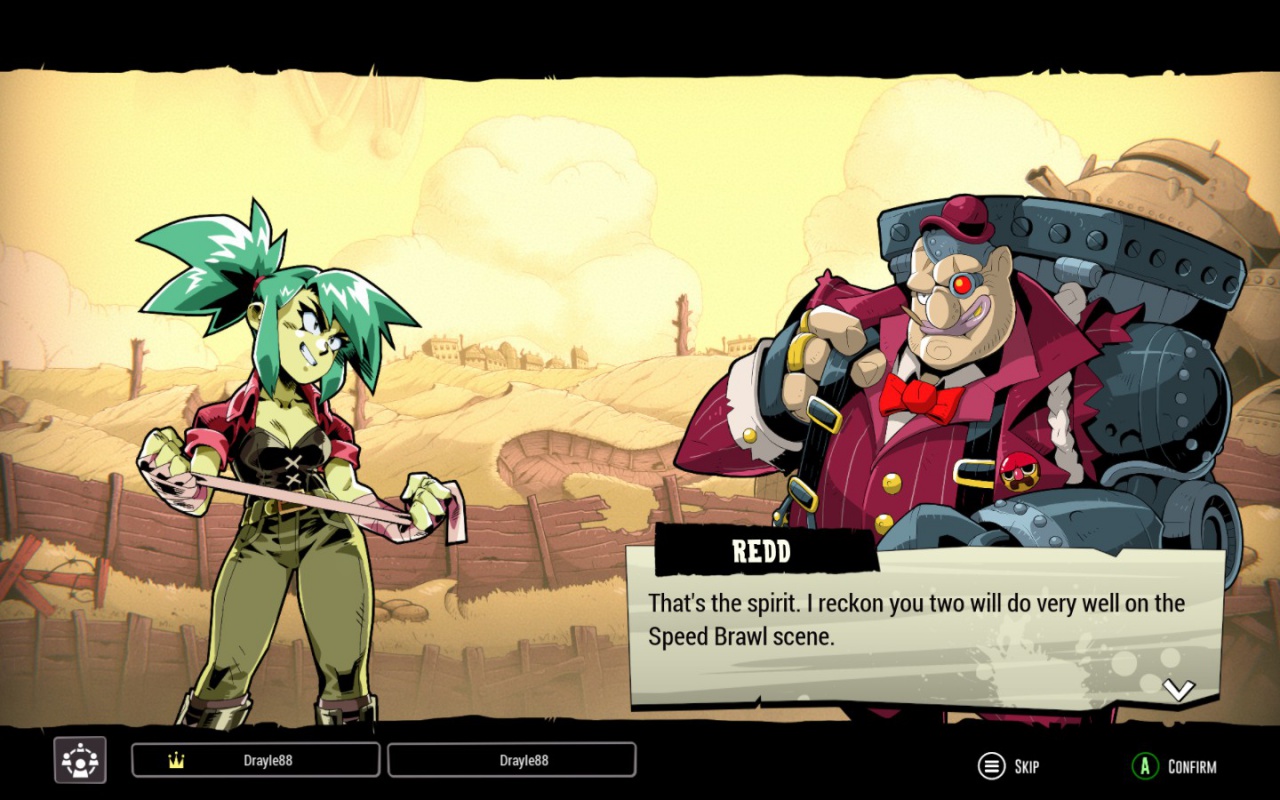Click the gold crown icon beside the first Drayle88
This screenshot has height=800, width=1280.
click(177, 760)
